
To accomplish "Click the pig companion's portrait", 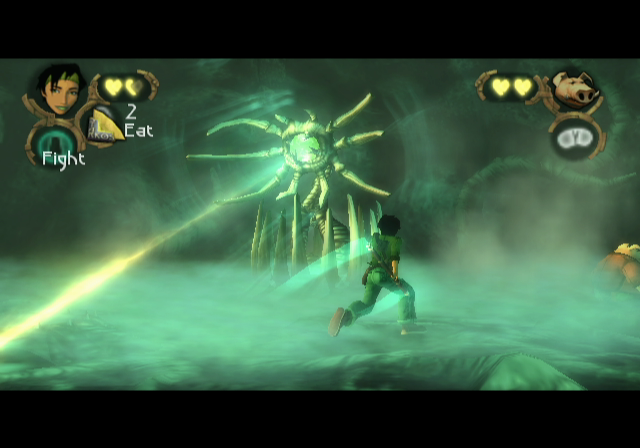I will pos(574,91).
